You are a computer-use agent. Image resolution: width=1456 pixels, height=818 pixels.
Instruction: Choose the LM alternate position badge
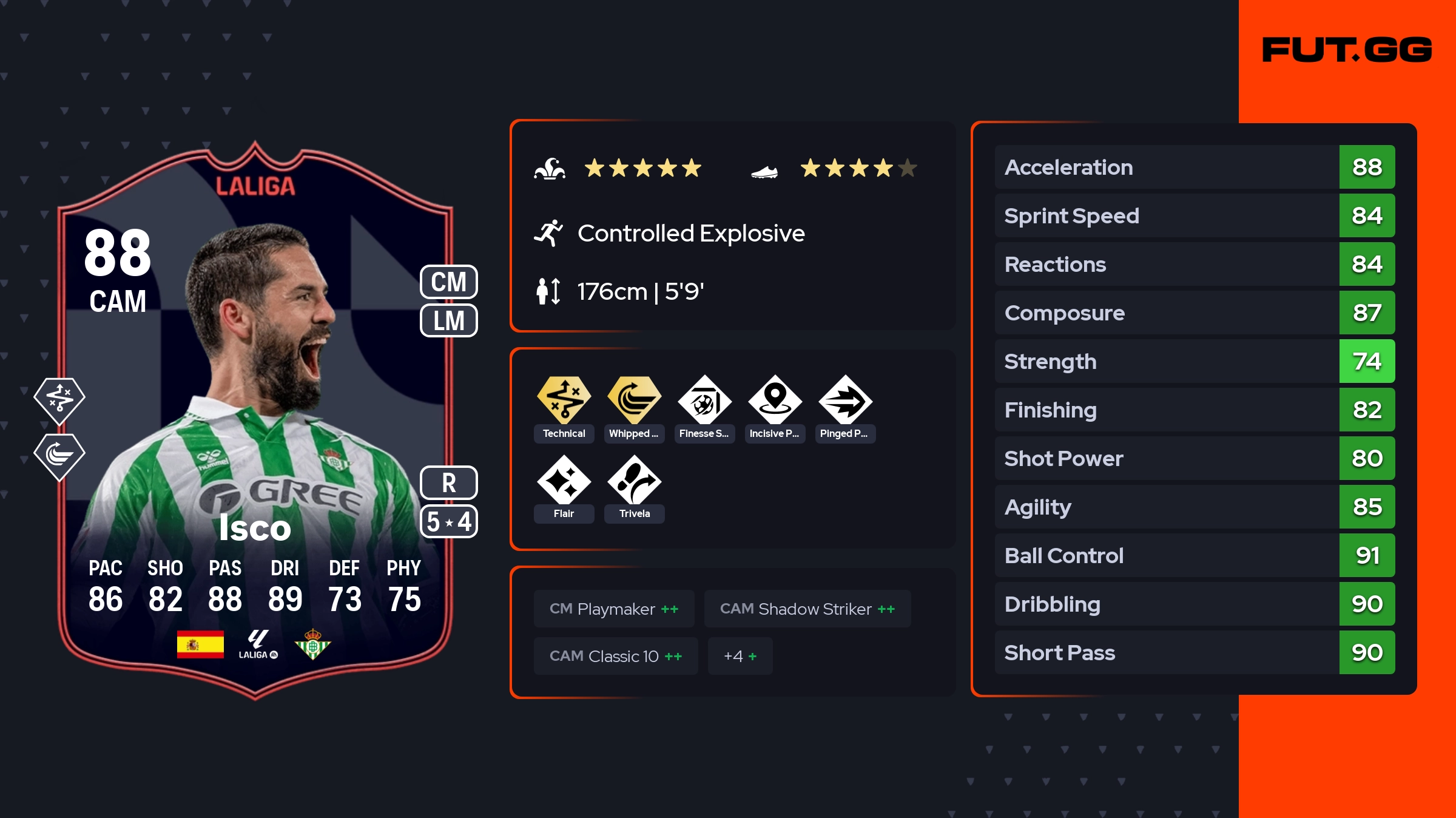449,320
